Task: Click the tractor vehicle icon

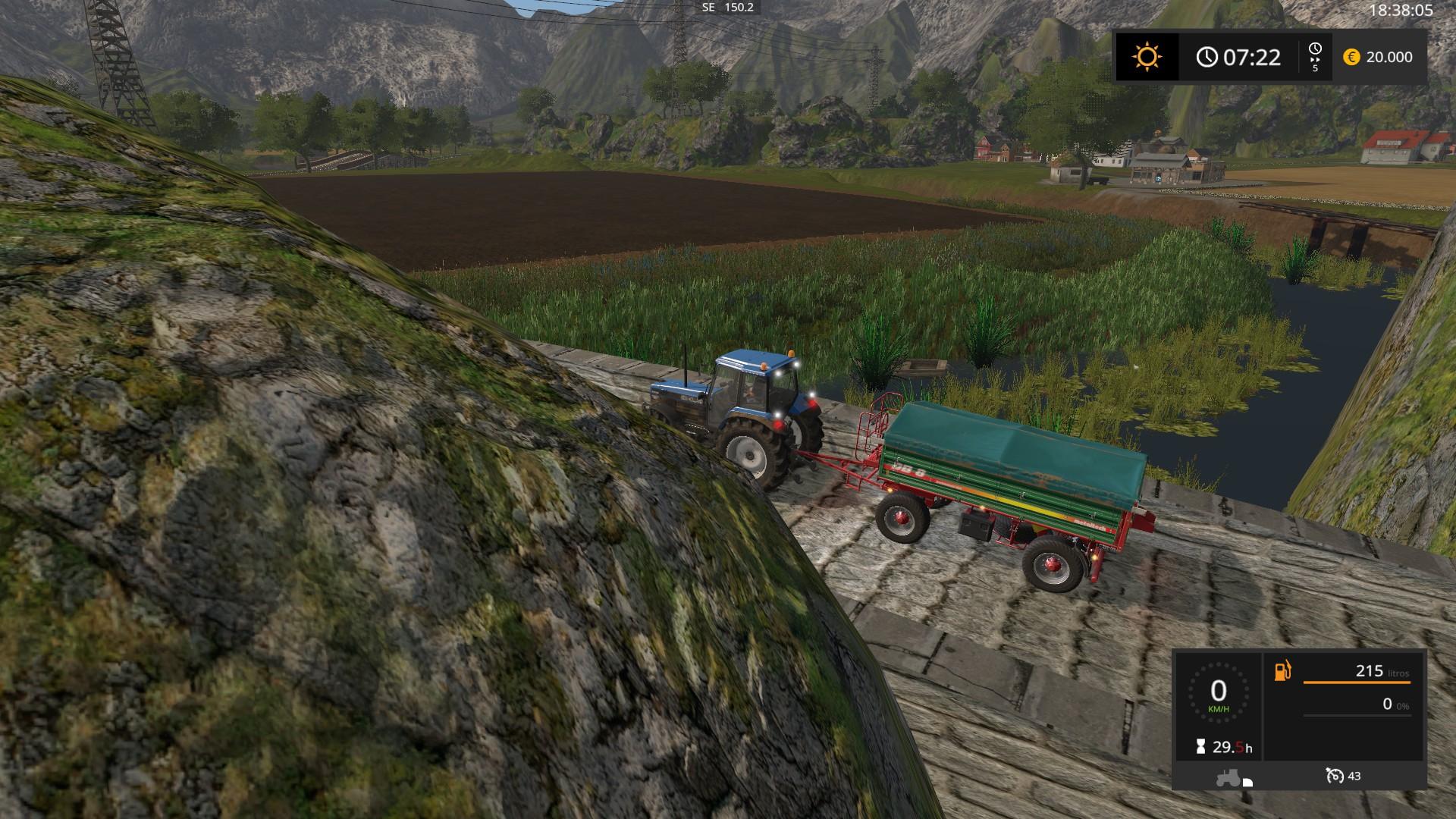Action: pos(1228,777)
